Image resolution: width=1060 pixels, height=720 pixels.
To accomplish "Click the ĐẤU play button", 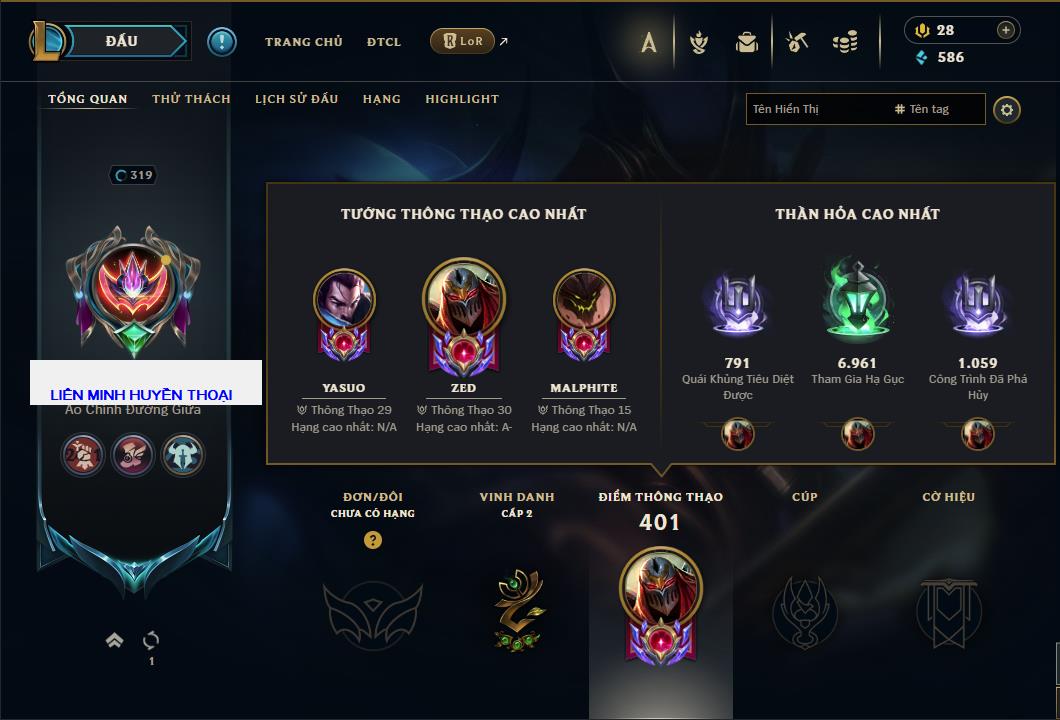I will click(122, 41).
